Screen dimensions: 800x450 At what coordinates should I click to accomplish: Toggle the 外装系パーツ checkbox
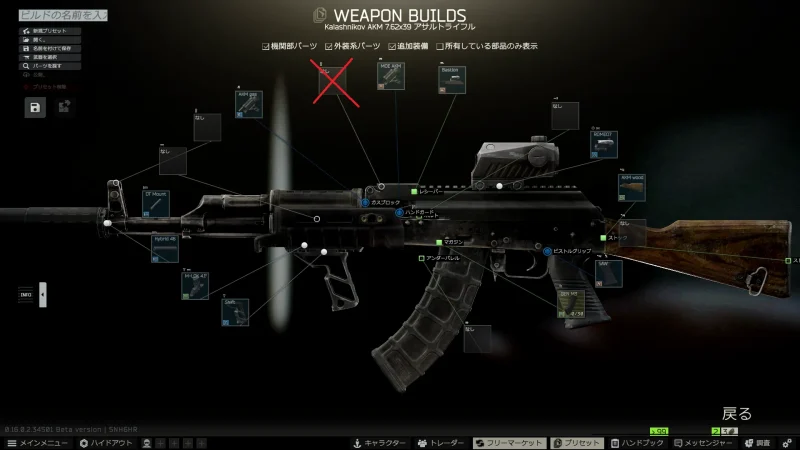tap(328, 46)
